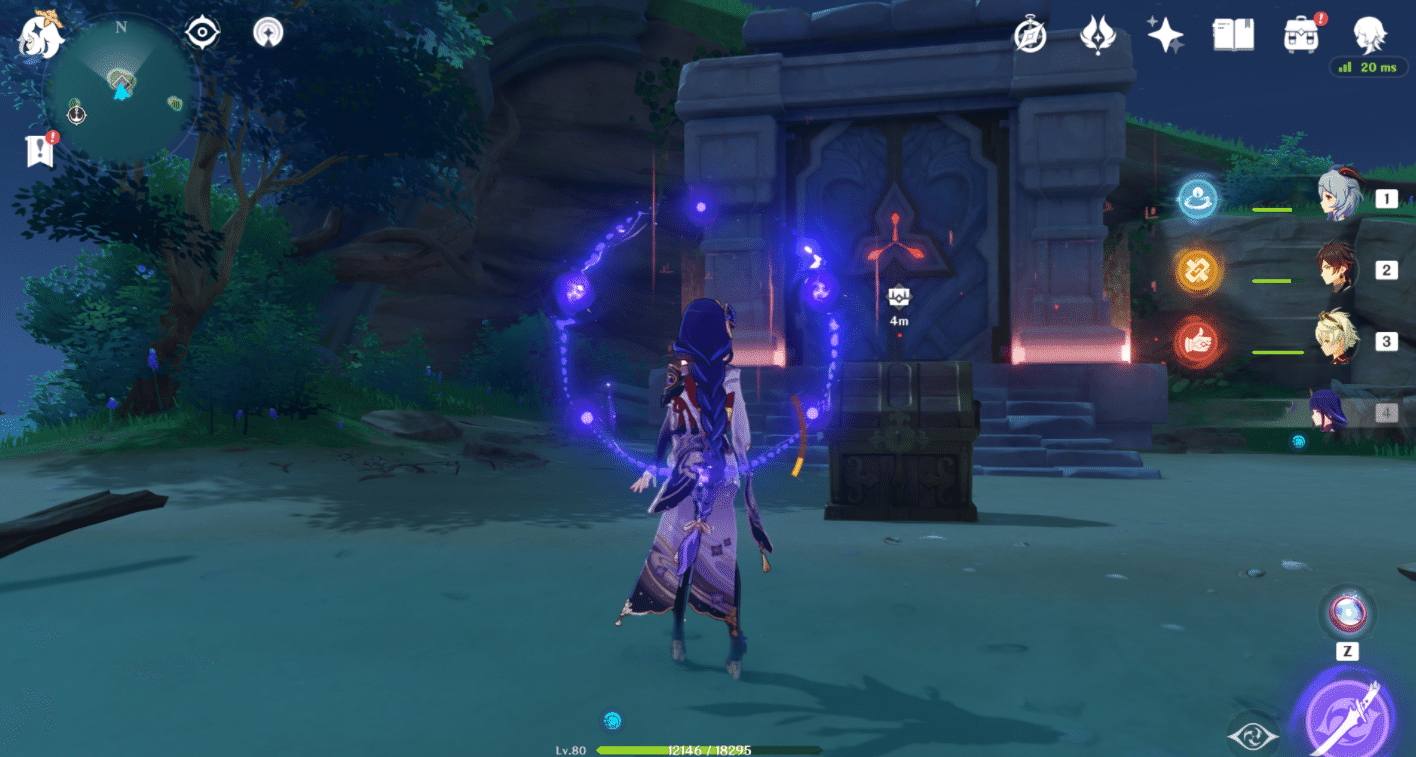This screenshot has height=757, width=1416.
Task: Open the Character menu via the portrait head icon
Action: click(1371, 35)
